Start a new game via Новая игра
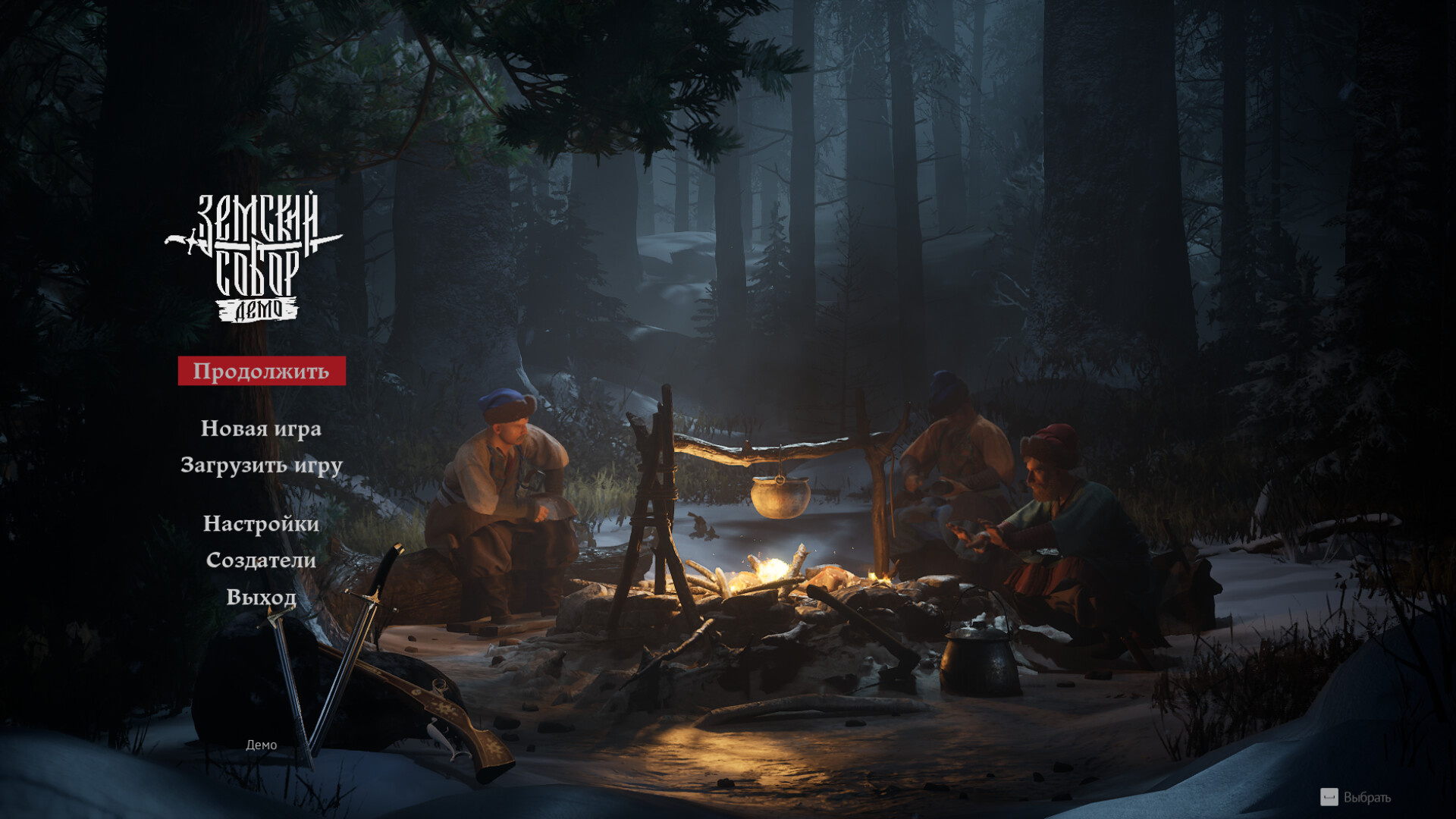 click(x=261, y=428)
